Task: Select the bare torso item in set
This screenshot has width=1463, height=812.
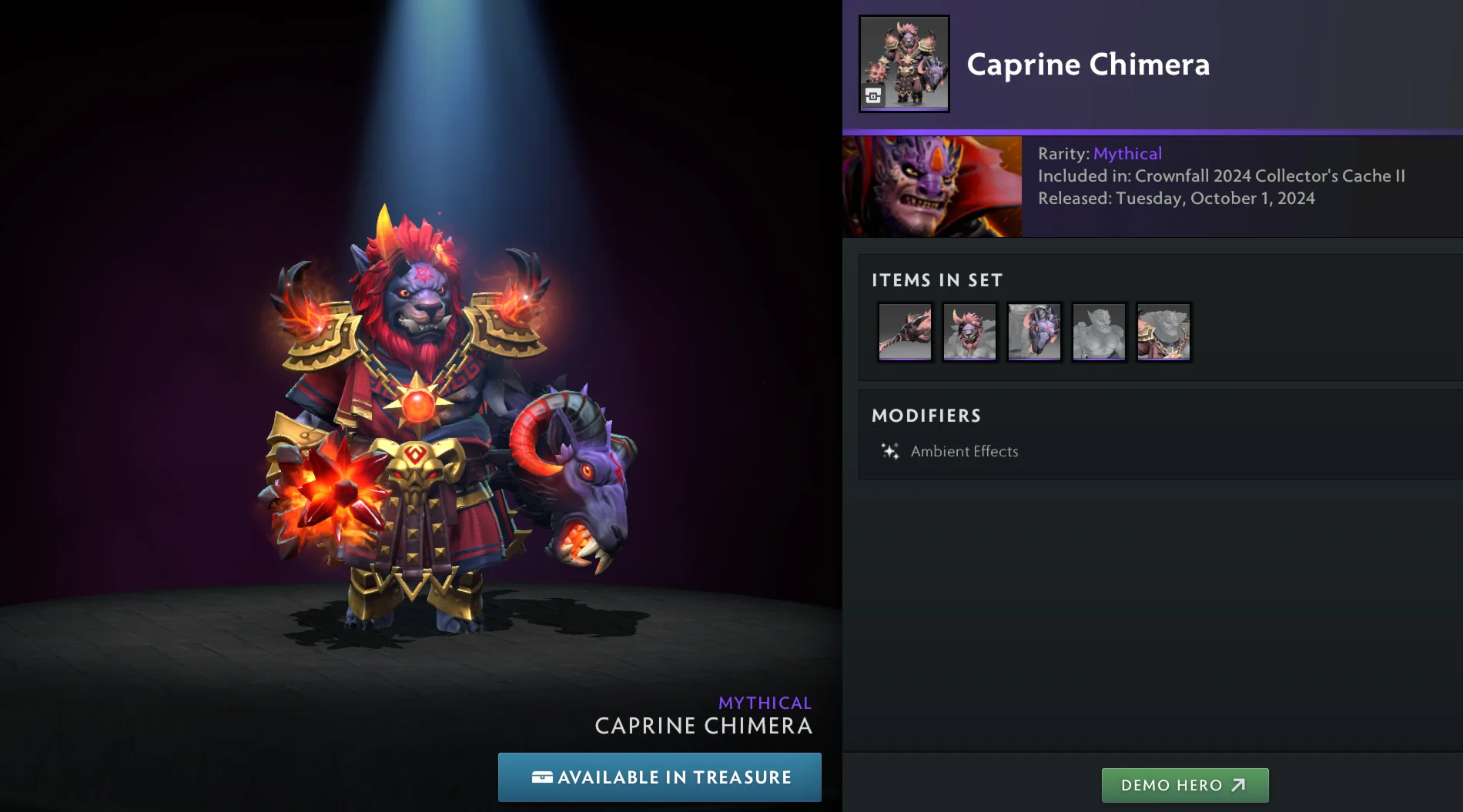Action: [1099, 332]
